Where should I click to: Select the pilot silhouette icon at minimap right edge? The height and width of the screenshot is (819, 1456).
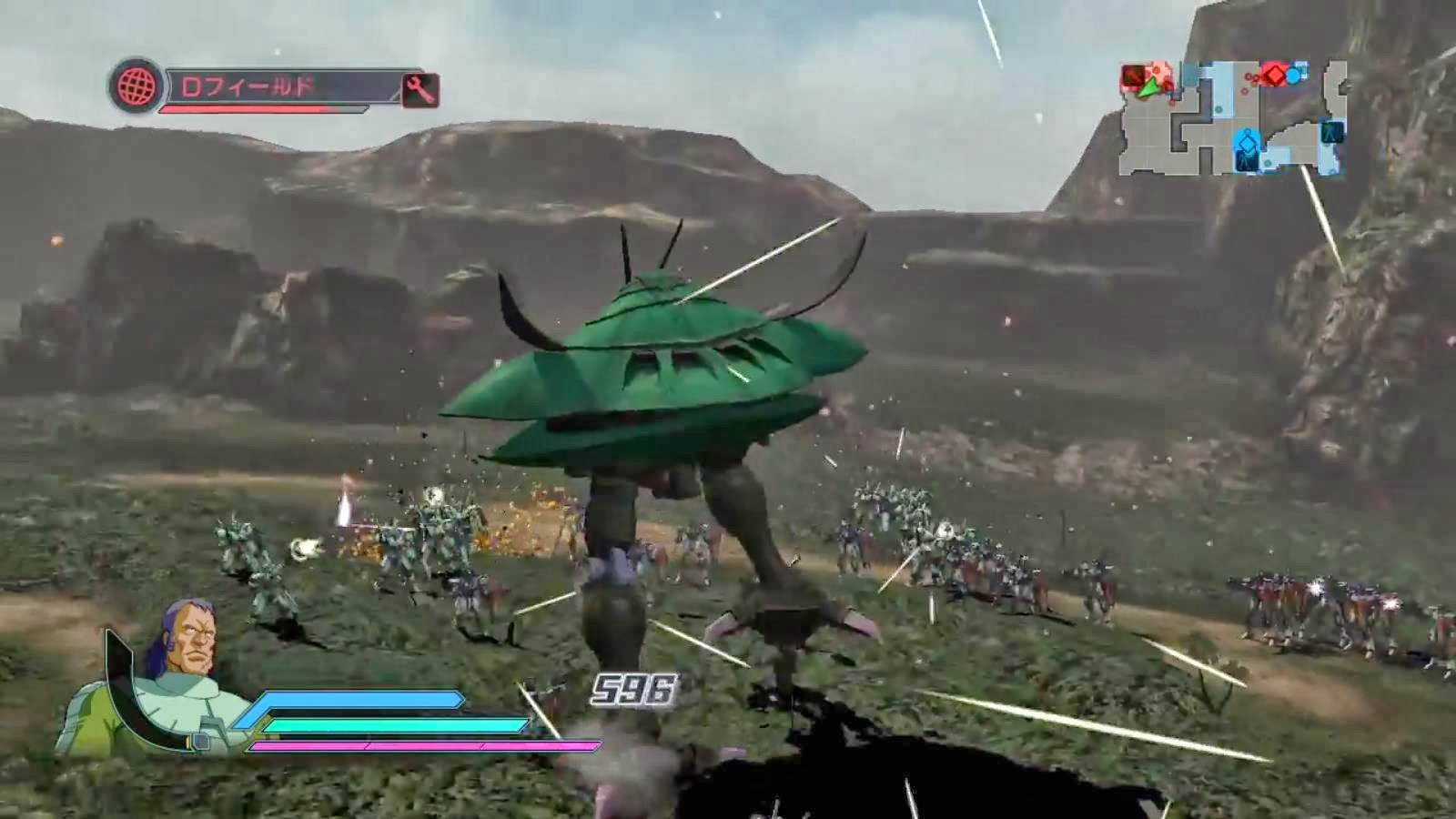pos(1330,135)
